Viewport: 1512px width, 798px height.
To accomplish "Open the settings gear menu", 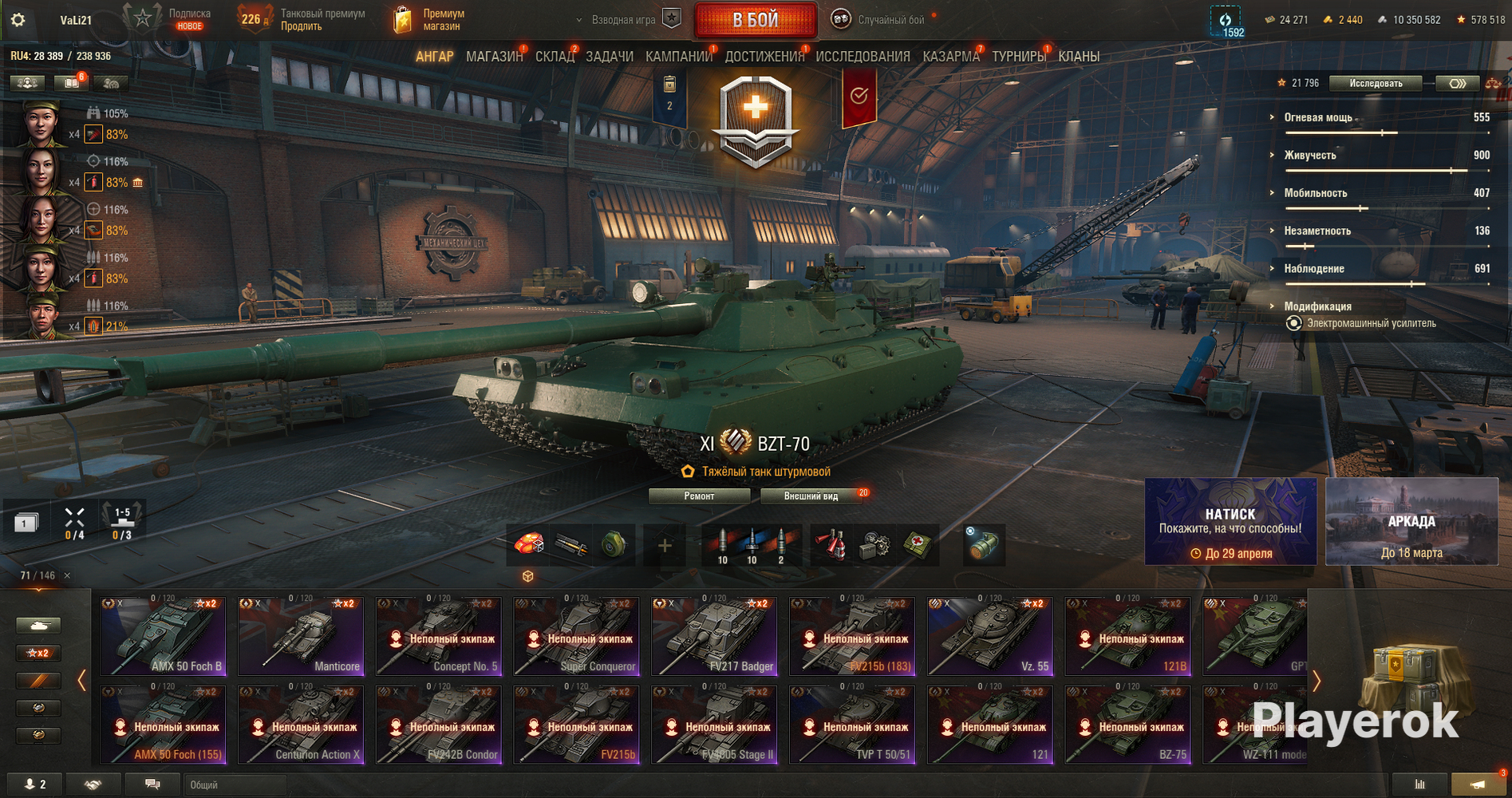I will (18, 20).
